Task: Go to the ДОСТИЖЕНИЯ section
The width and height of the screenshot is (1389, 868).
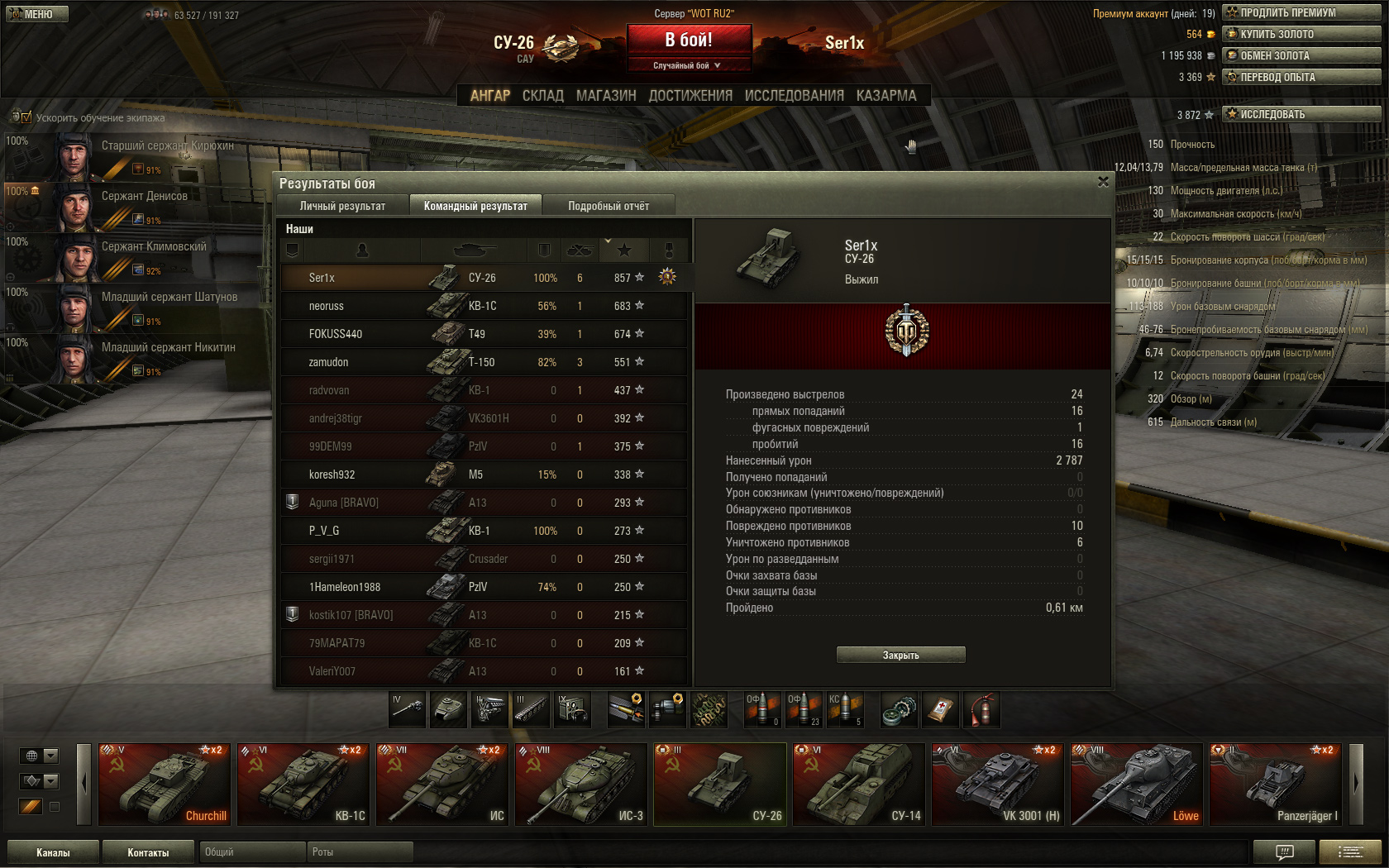Action: [x=690, y=96]
